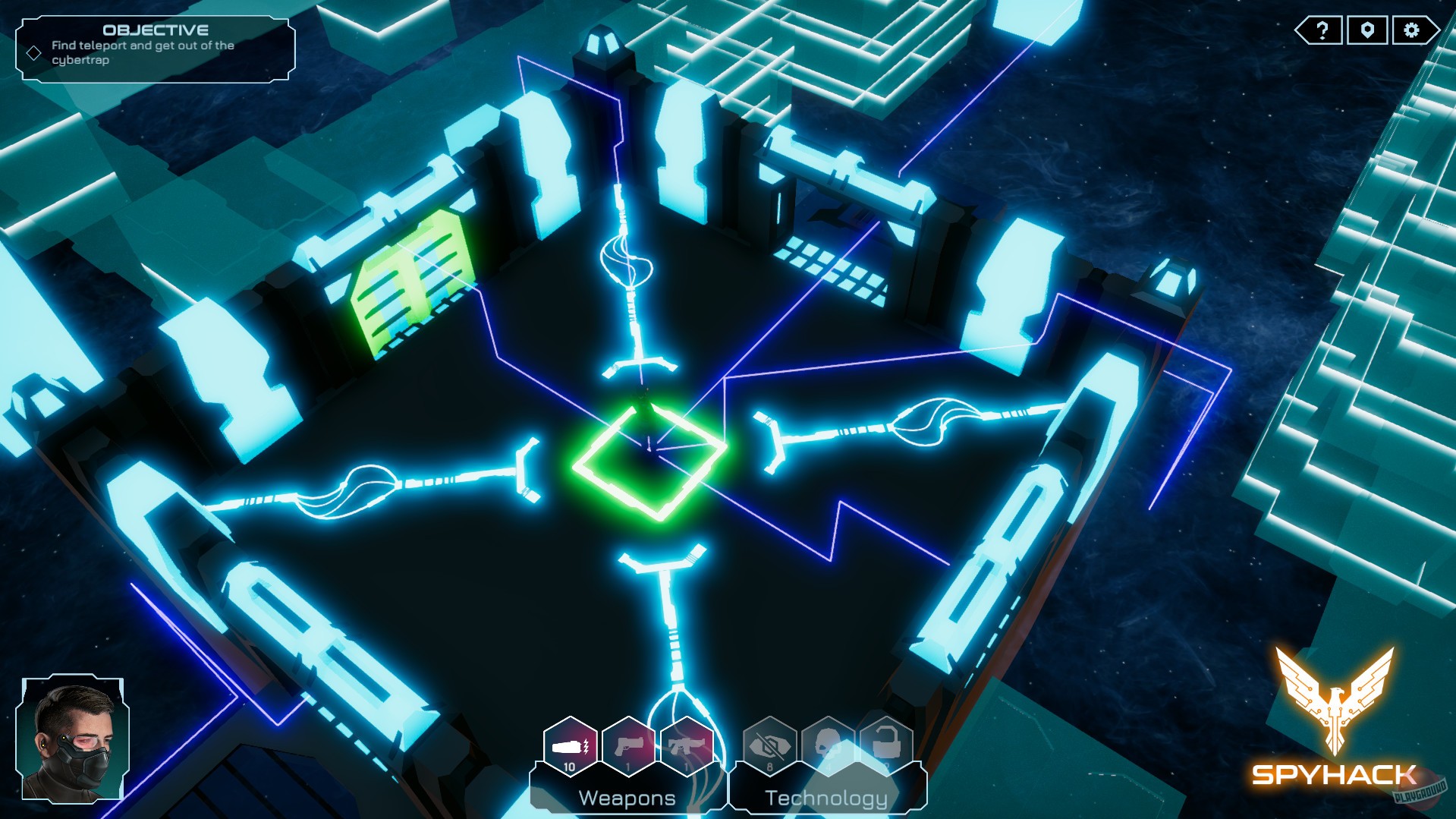Screen dimensions: 1456x819
Task: Expand the OBJECTIVE panel
Action: click(156, 31)
